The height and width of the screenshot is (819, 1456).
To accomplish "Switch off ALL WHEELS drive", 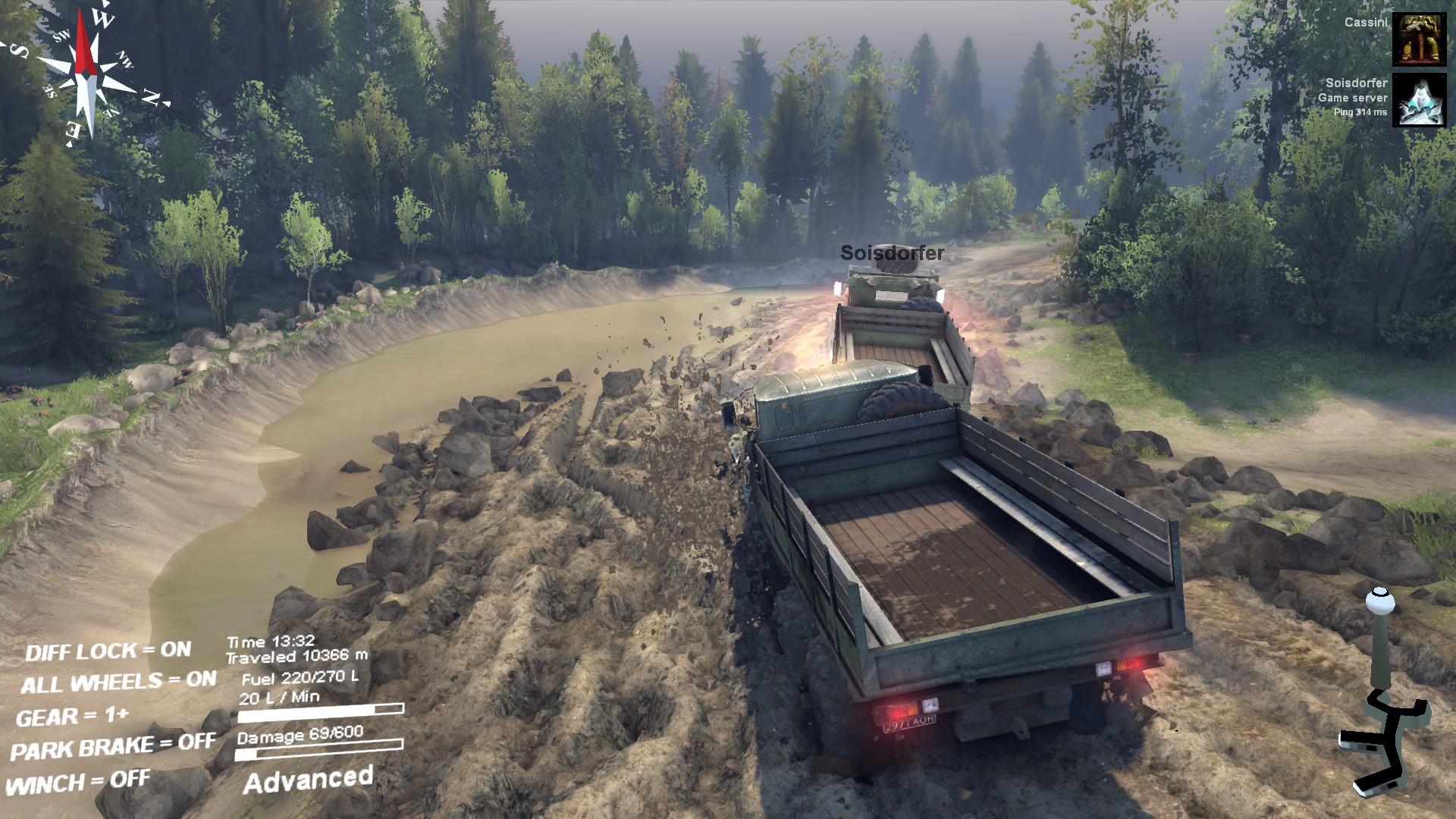I will [x=118, y=682].
